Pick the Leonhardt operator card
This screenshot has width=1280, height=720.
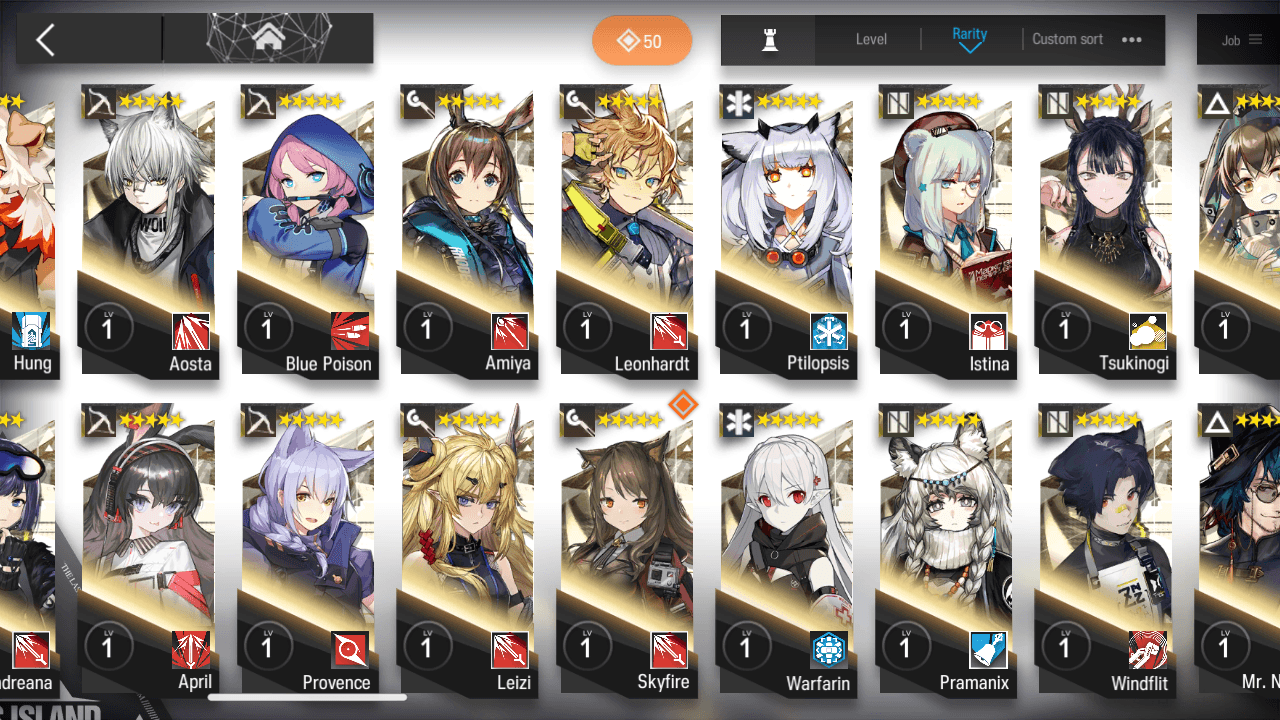[627, 230]
